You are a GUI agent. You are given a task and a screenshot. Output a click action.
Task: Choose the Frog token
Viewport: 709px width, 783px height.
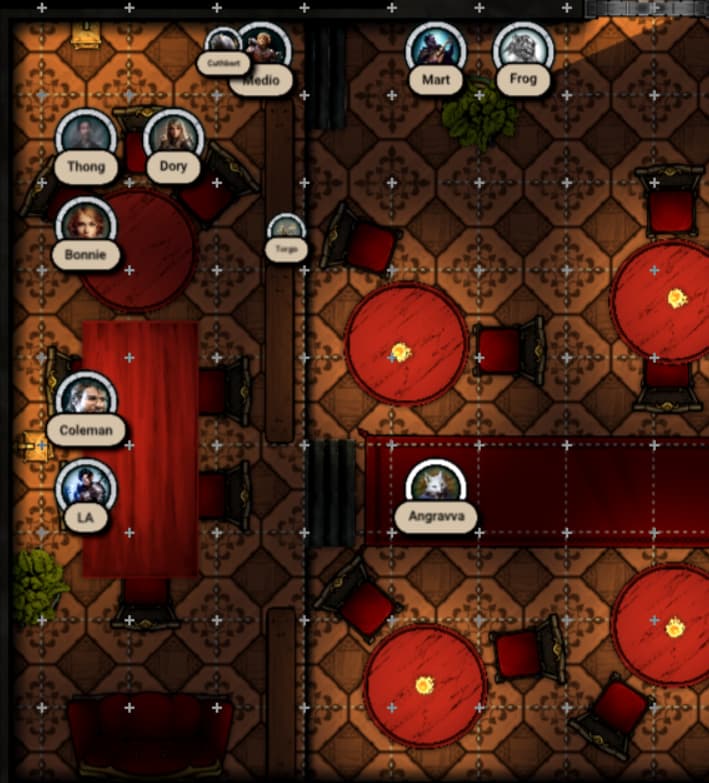(x=523, y=50)
